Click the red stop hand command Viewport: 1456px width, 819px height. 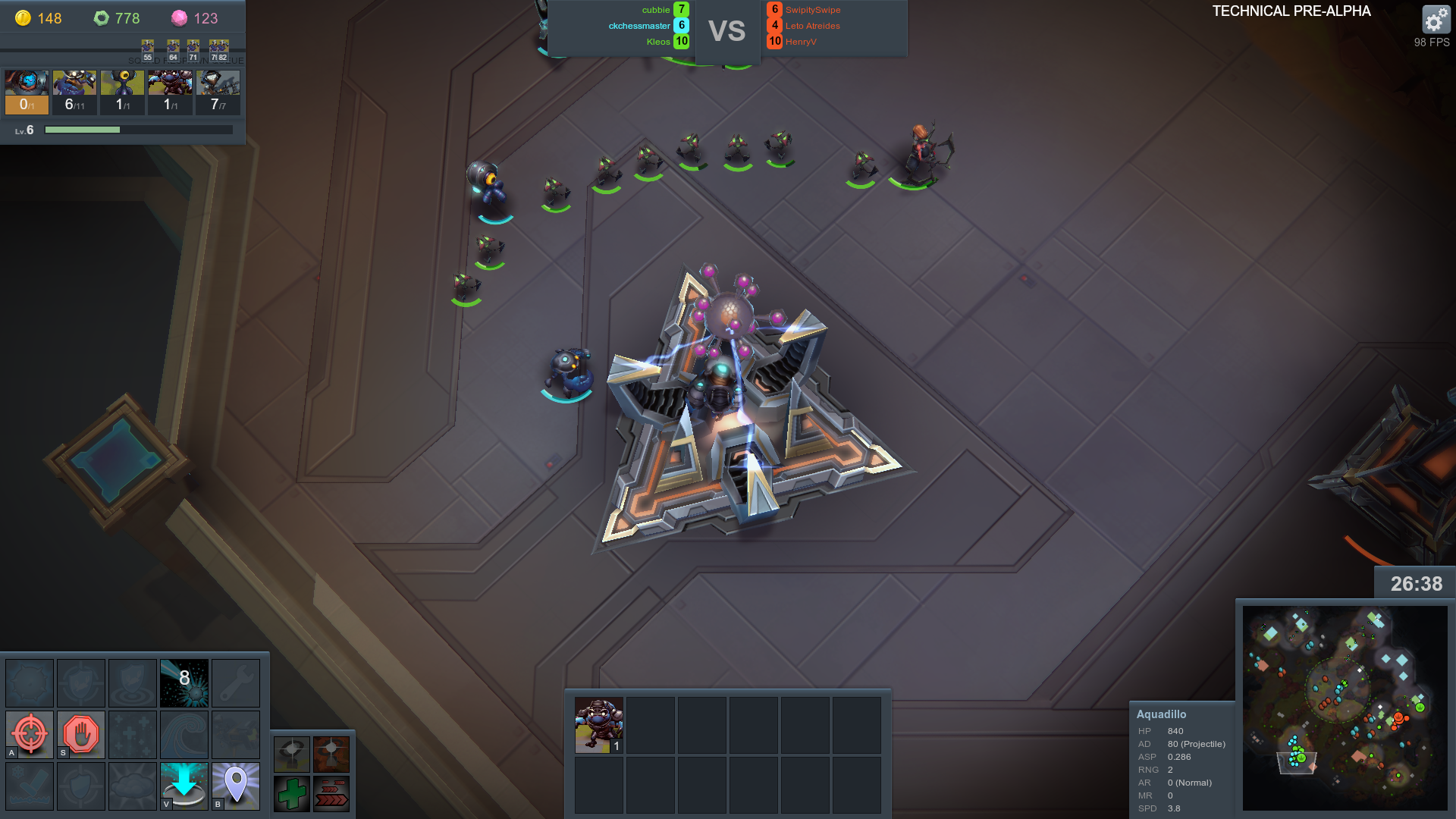81,734
